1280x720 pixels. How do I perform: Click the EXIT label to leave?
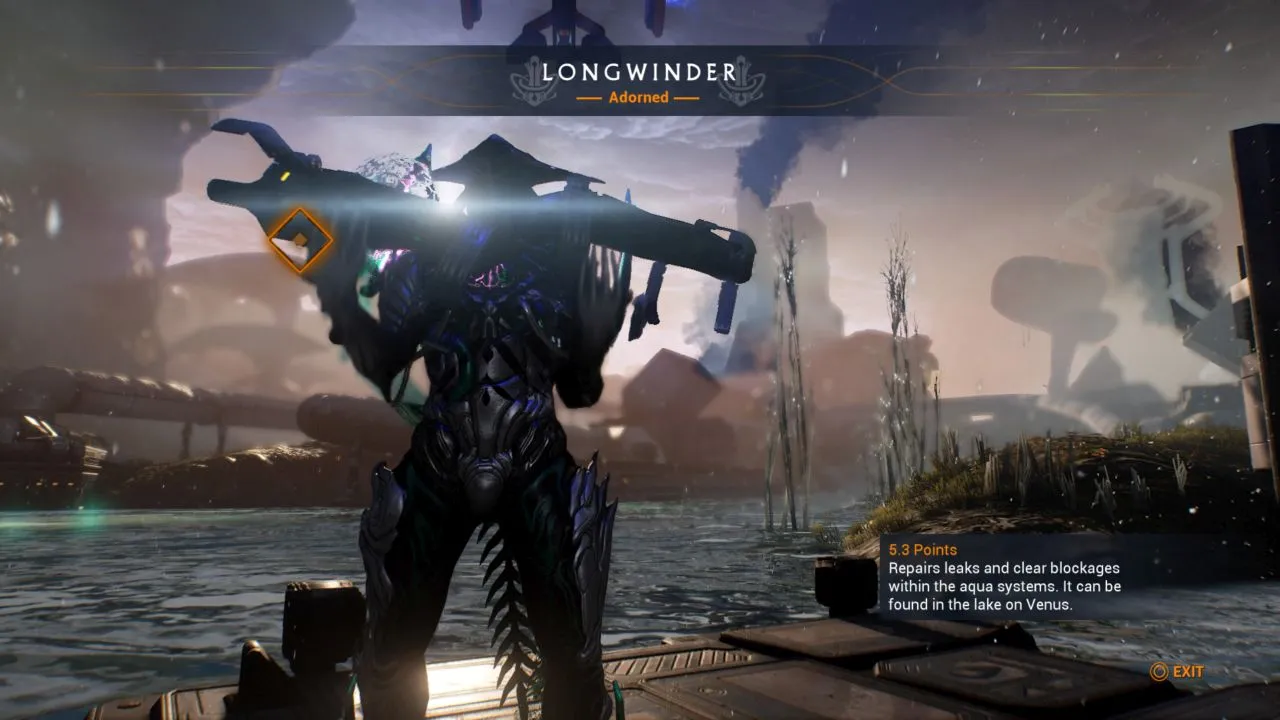pos(1188,672)
